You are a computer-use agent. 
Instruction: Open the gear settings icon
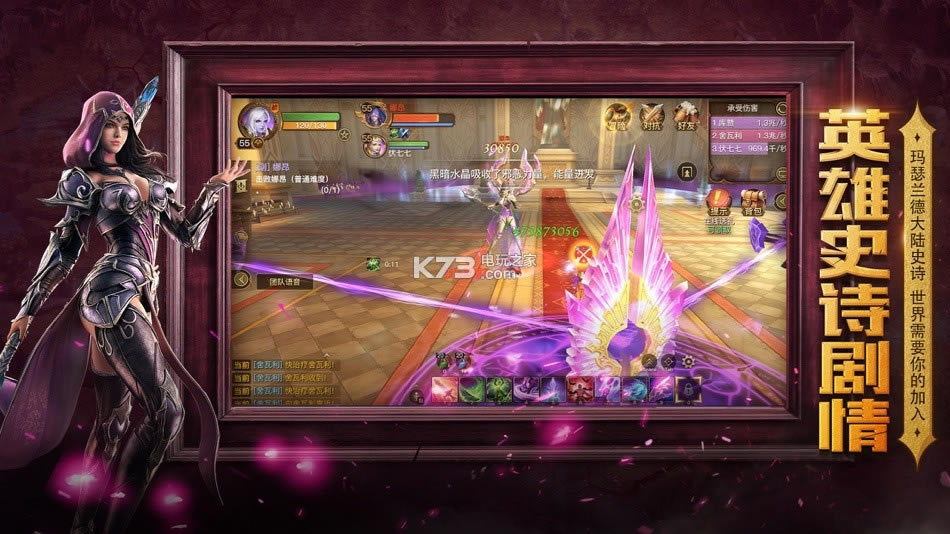(x=688, y=361)
